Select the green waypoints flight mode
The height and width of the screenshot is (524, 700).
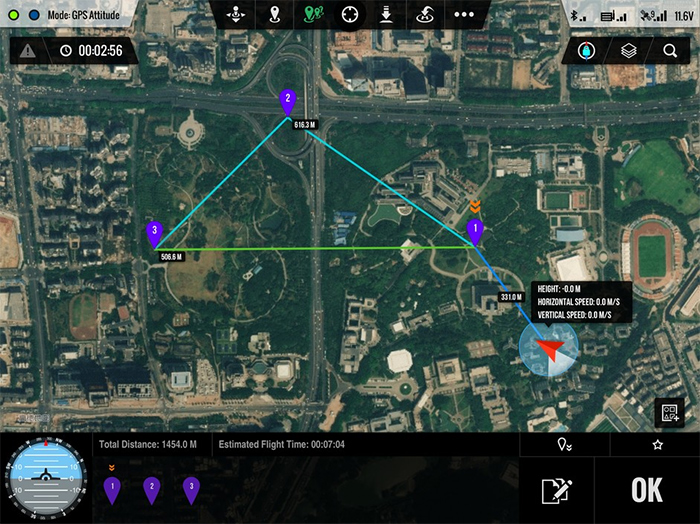311,15
